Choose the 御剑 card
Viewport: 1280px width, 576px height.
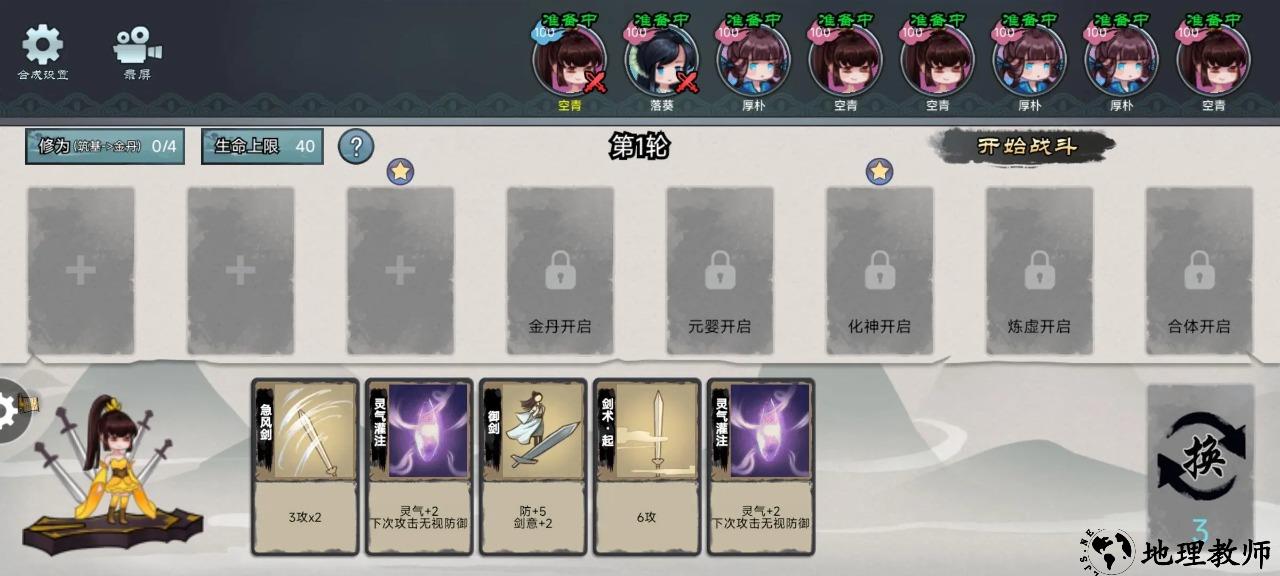point(533,466)
